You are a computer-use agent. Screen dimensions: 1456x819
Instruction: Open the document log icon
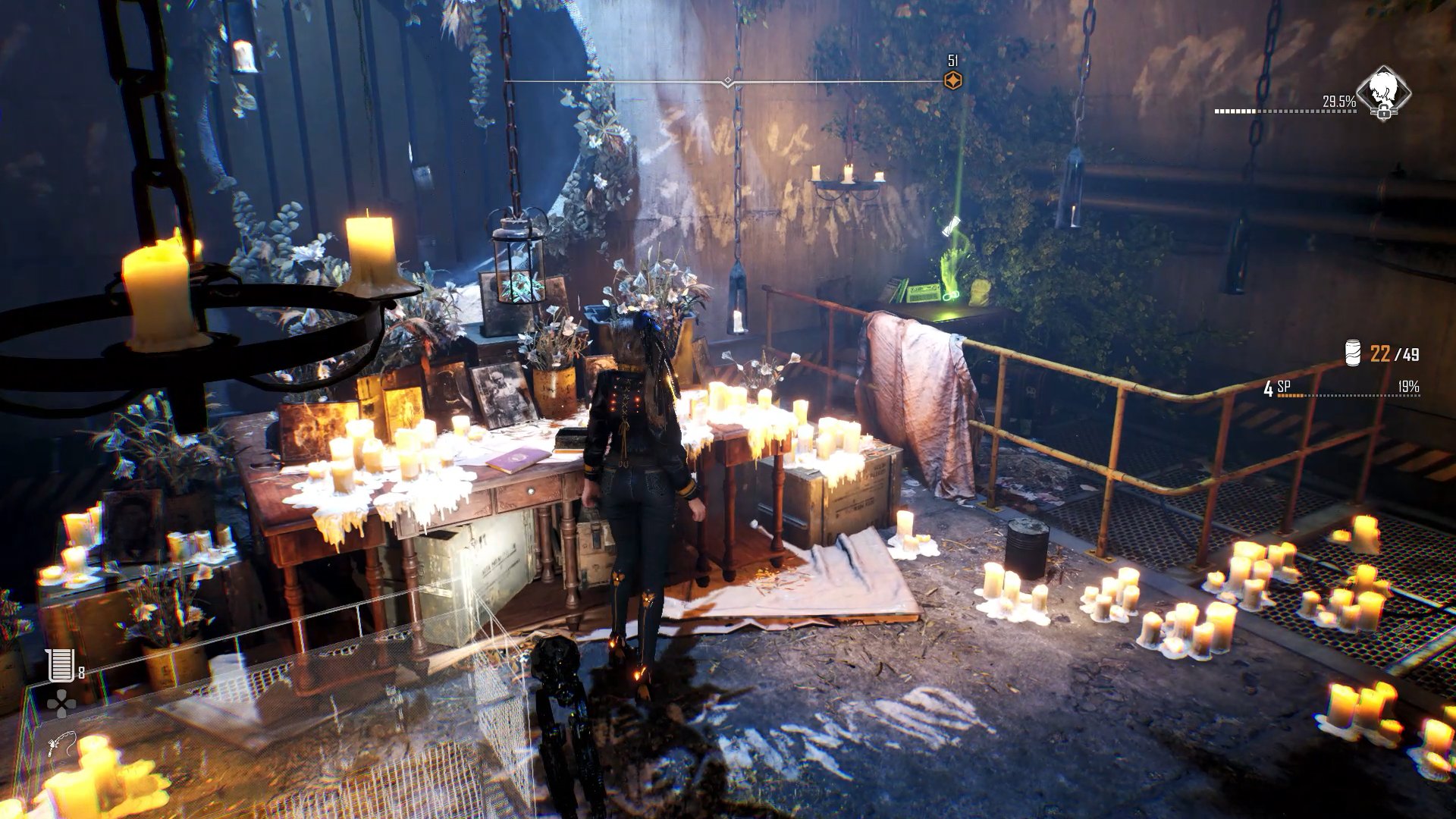point(60,665)
